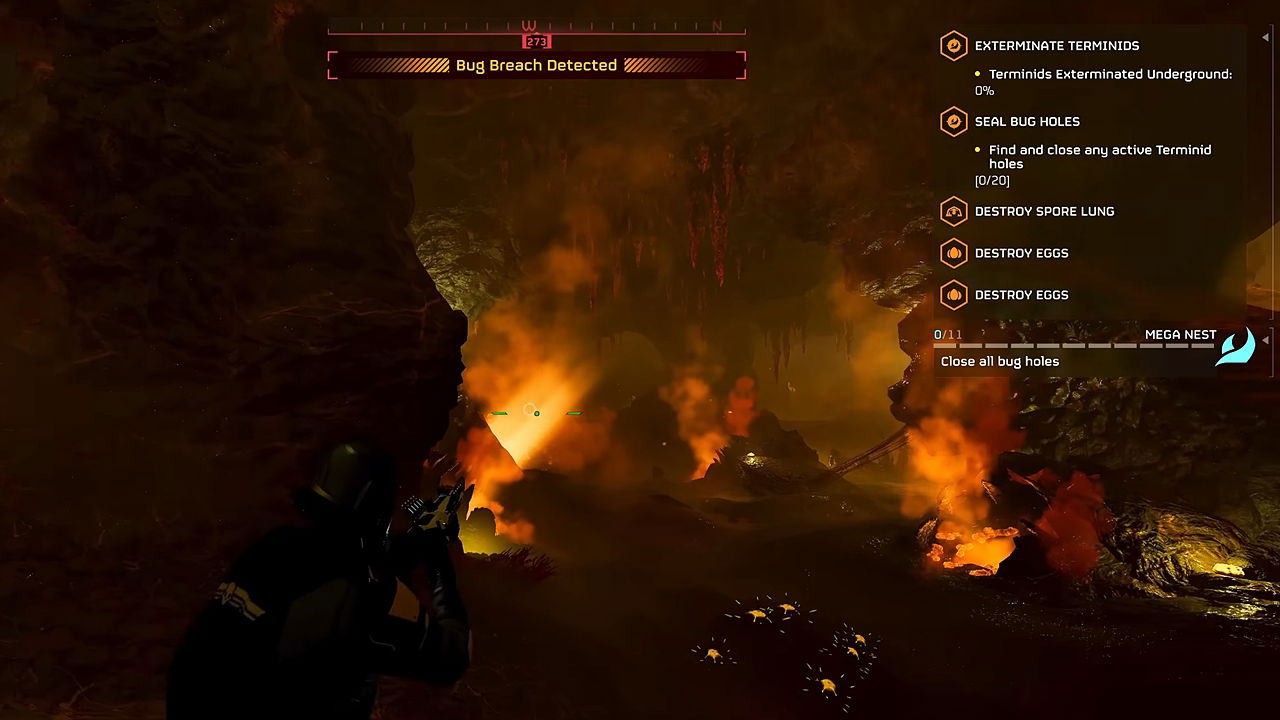Screen dimensions: 1280x720
Task: Click the W marker on the compass
Action: click(529, 26)
